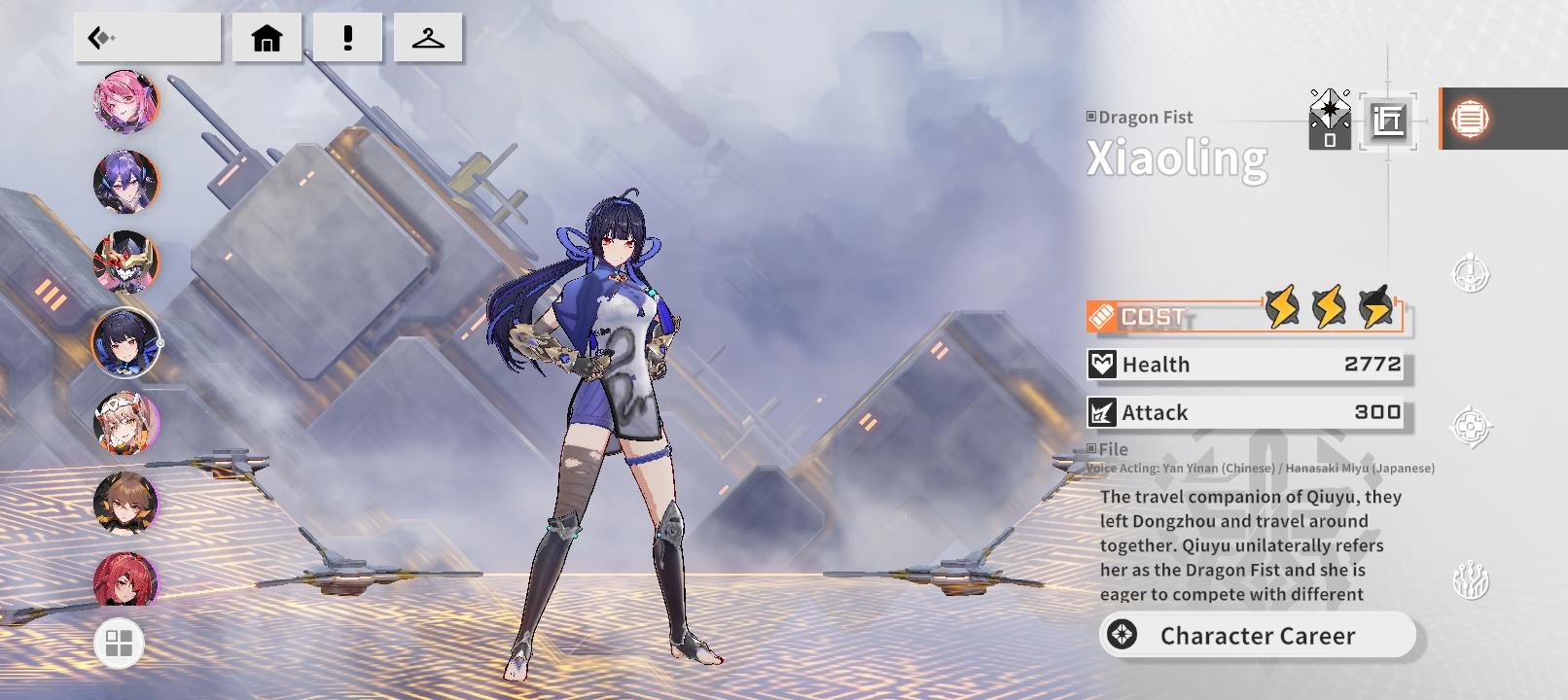Open the clothes hanger outfit icon
This screenshot has width=1568, height=700.
coord(429,36)
